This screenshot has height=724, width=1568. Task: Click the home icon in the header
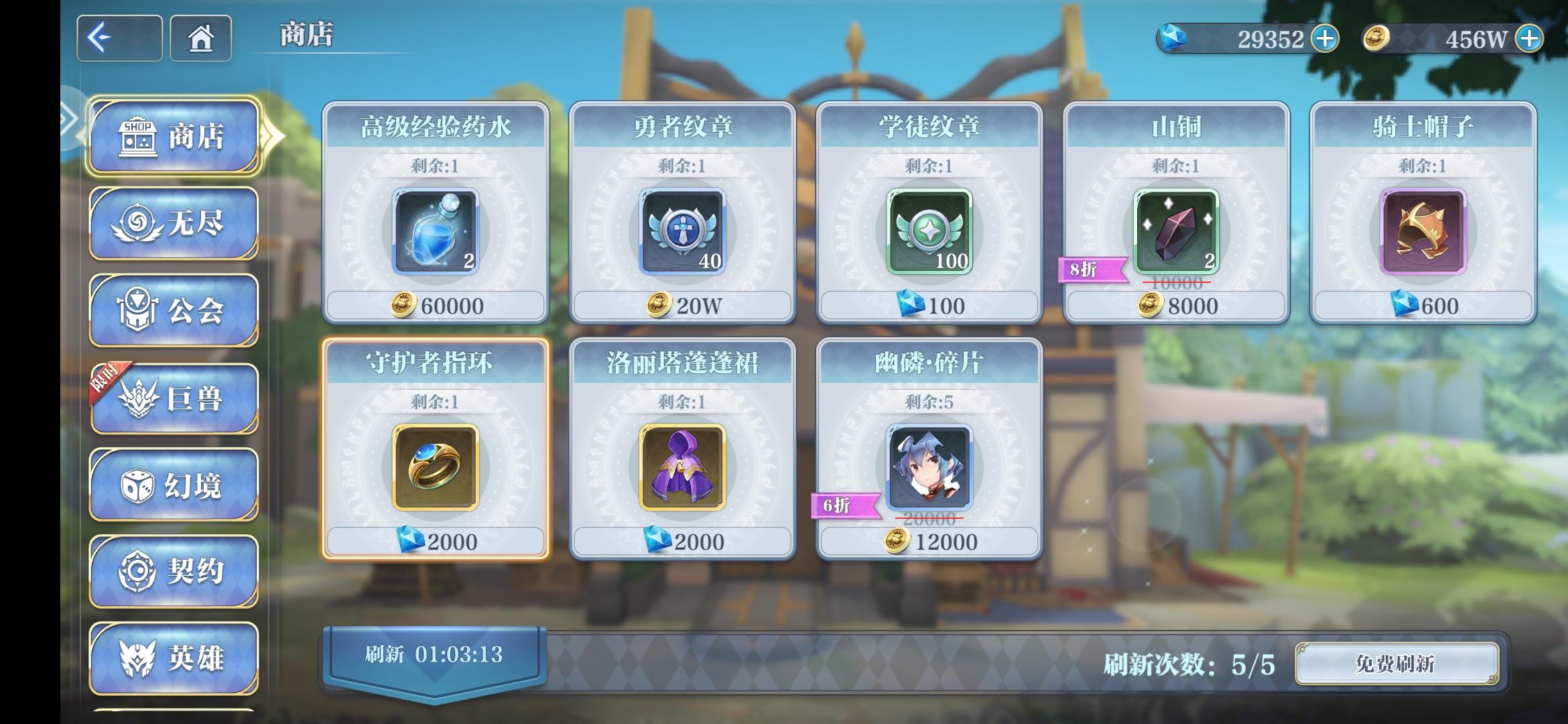click(x=200, y=38)
